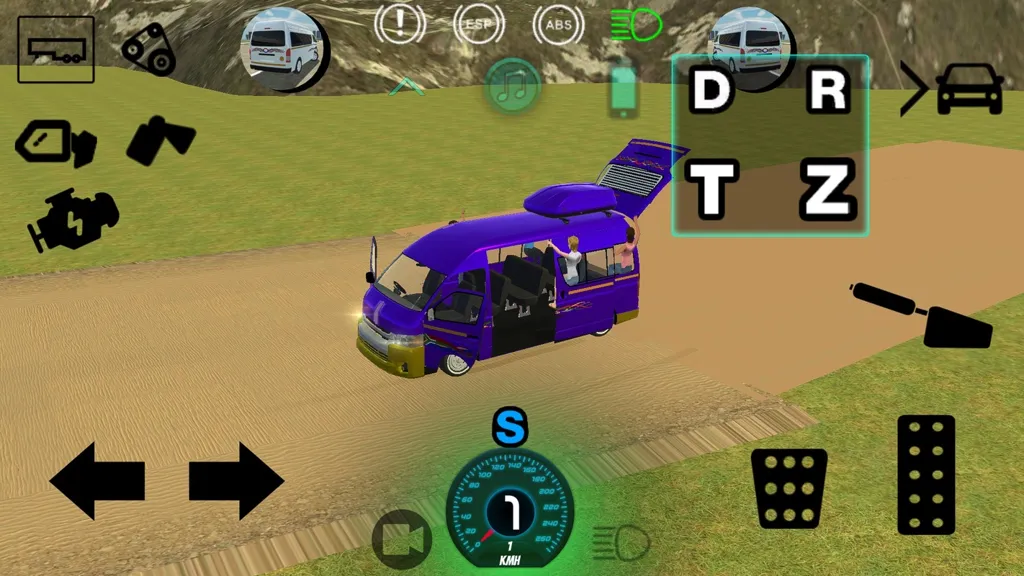Toggle the ESP indicator
Screen dimensions: 1024x576
pos(479,24)
